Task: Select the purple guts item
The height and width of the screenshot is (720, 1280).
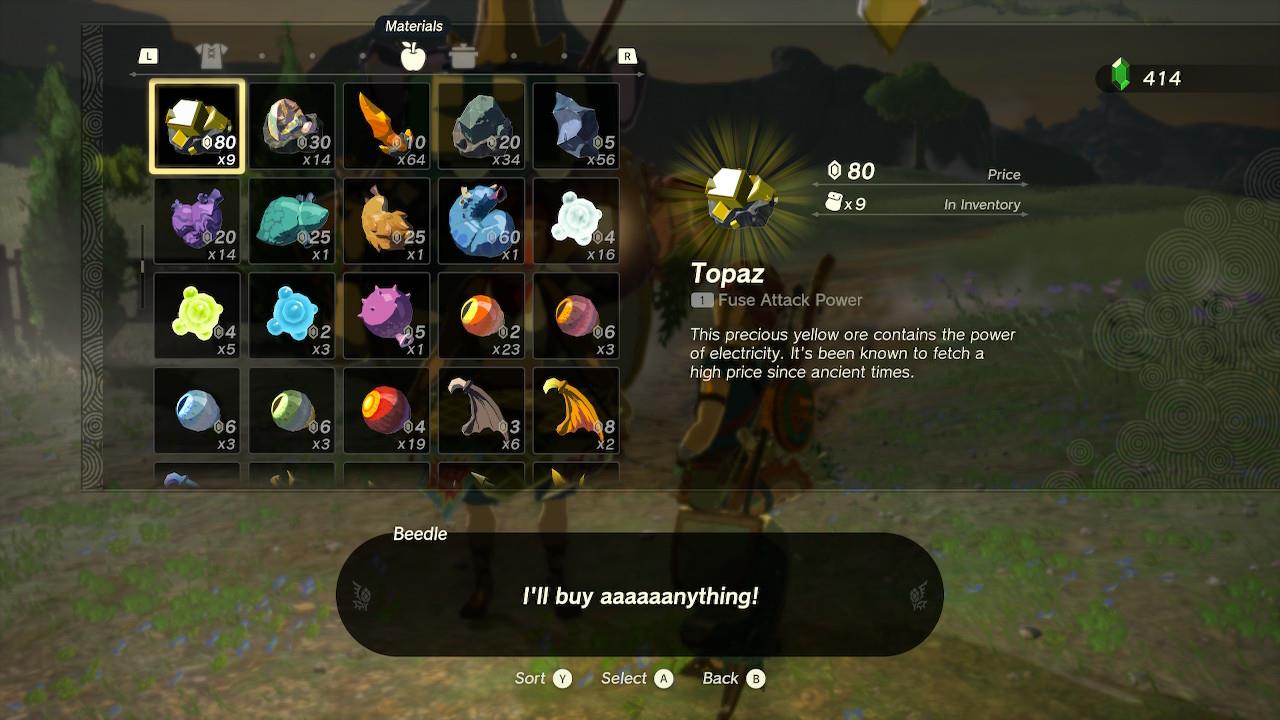Action: pos(197,221)
